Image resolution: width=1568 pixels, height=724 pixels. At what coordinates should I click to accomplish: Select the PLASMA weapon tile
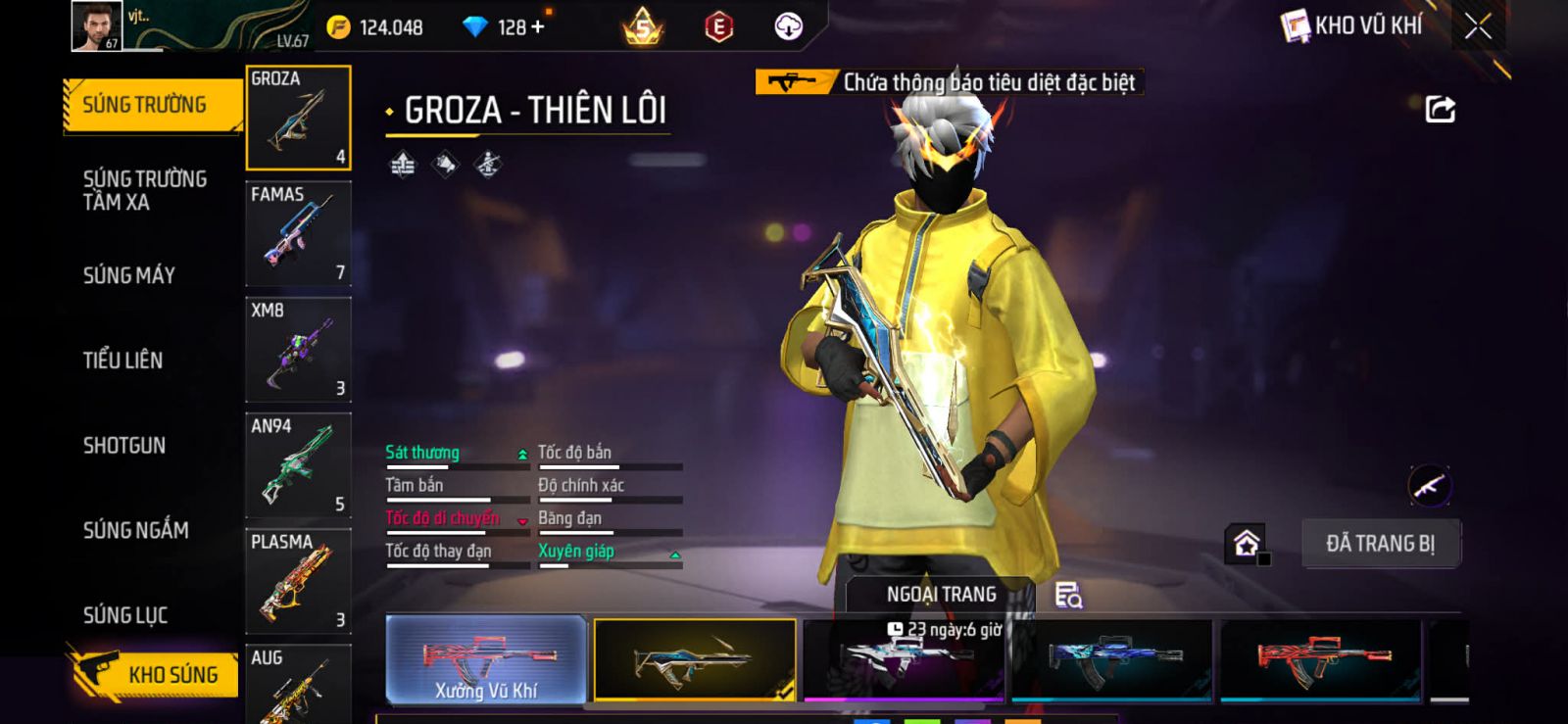298,581
